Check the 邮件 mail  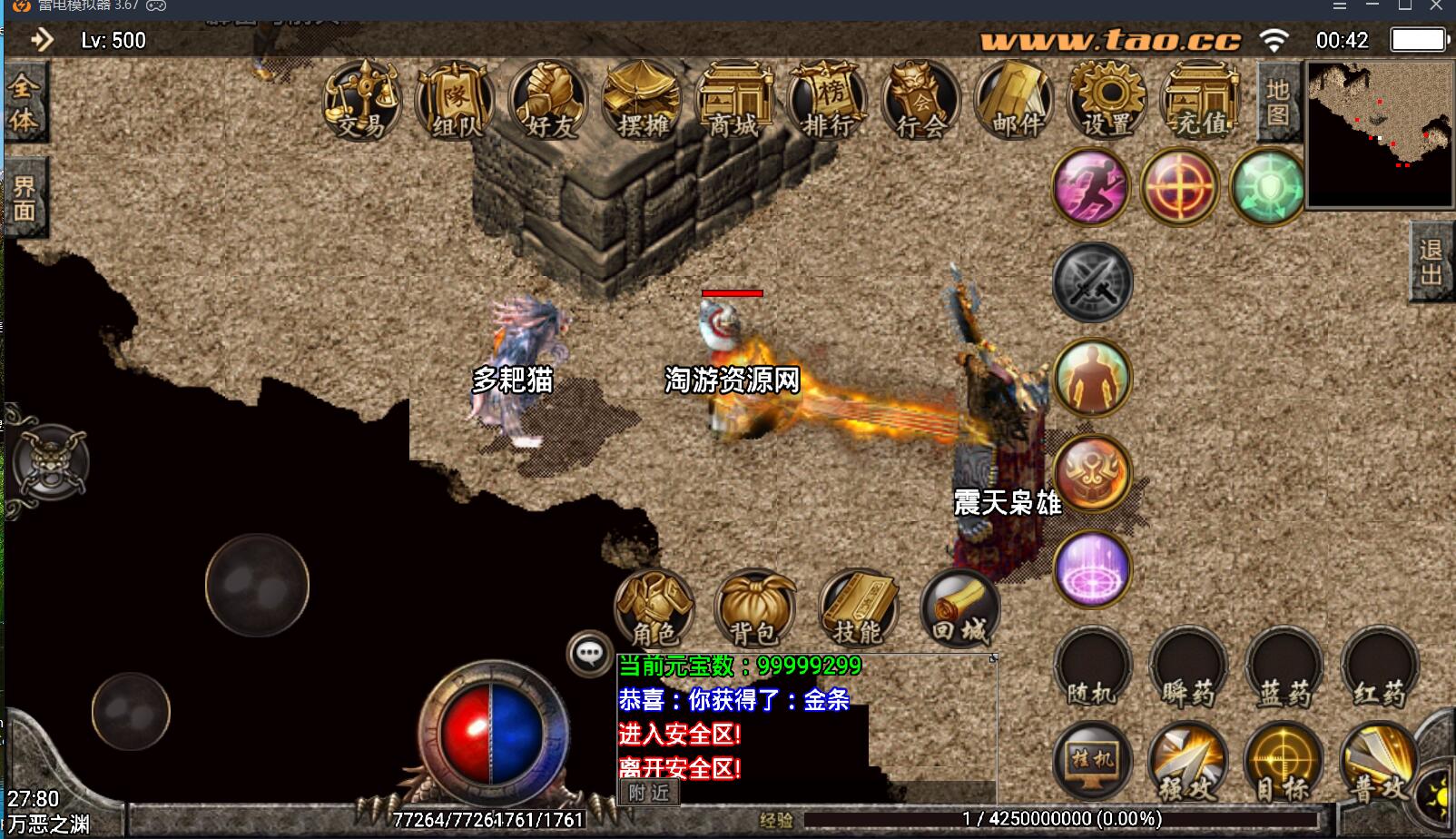pyautogui.click(x=1014, y=101)
